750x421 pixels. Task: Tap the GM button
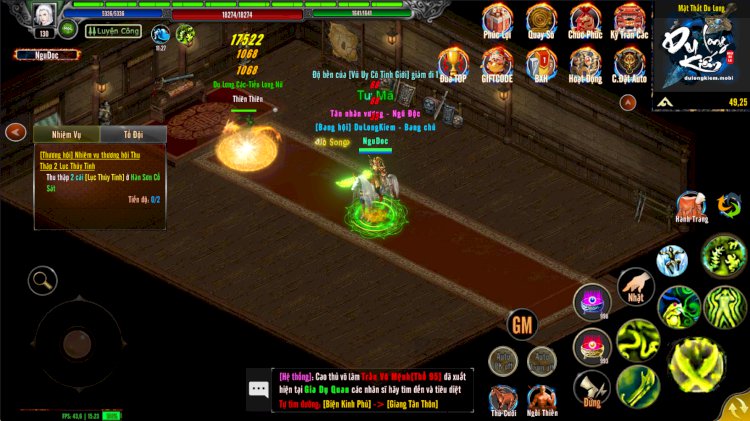pos(522,325)
